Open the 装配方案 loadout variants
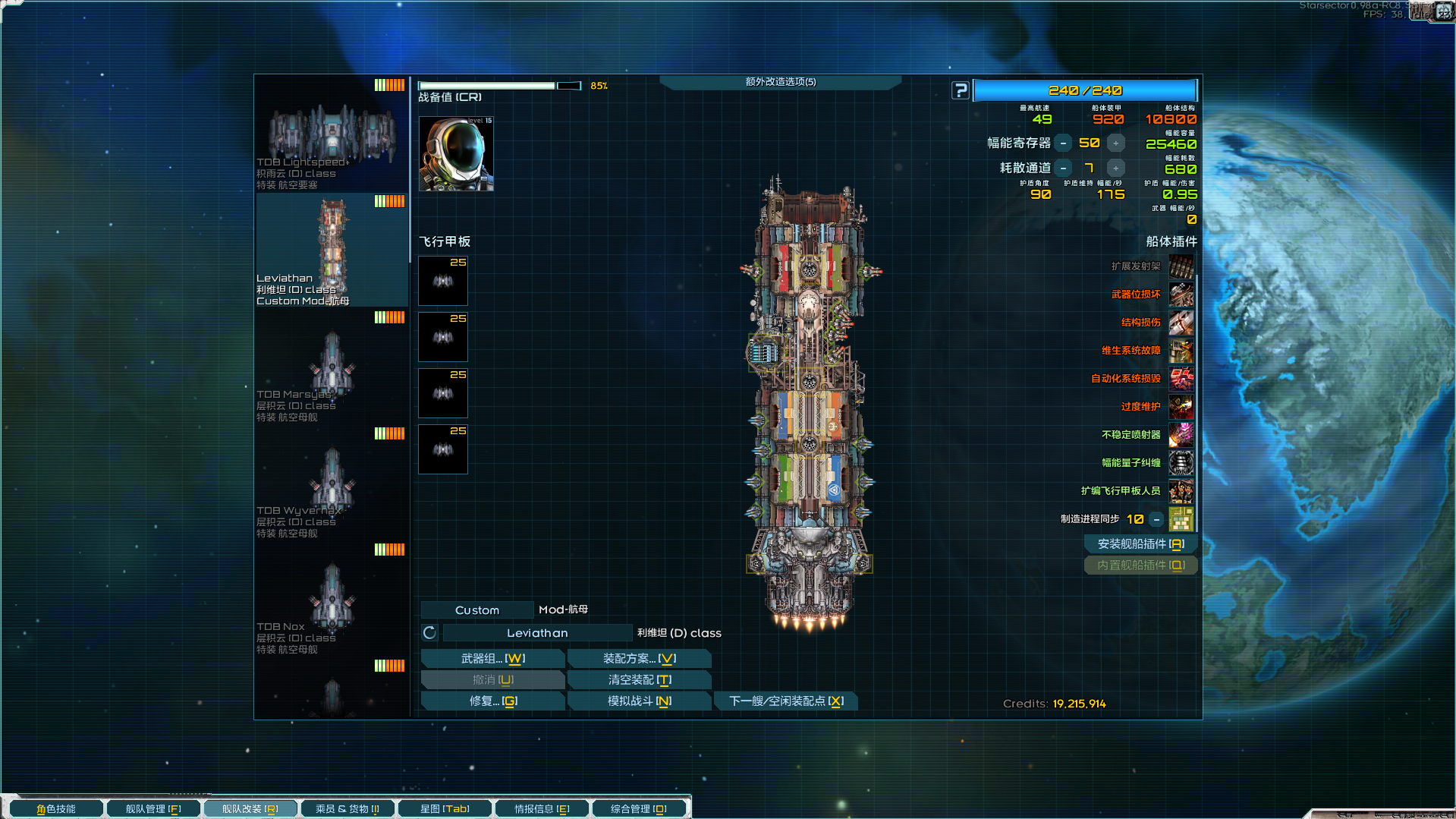 click(639, 659)
